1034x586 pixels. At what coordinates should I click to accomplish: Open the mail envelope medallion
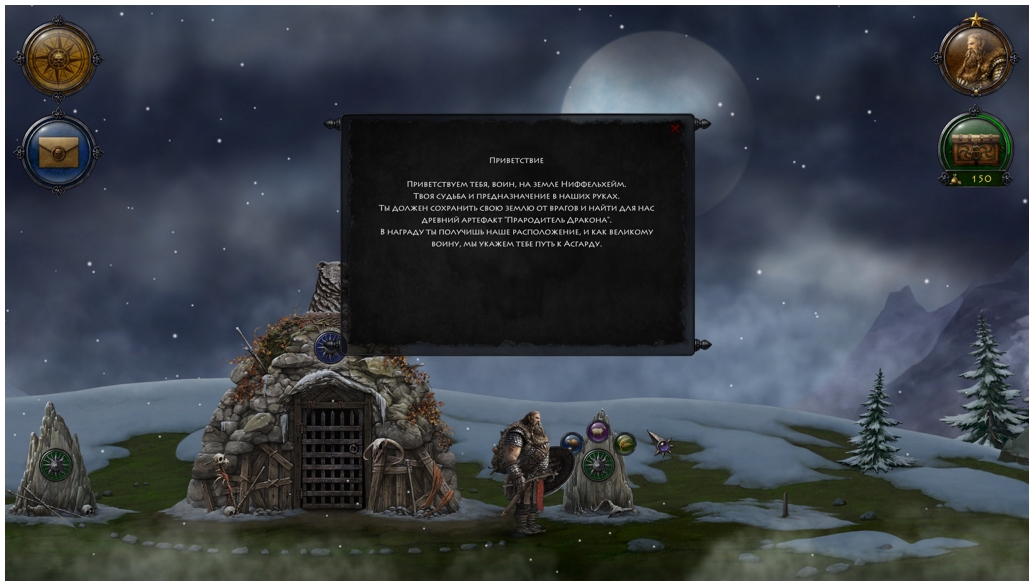click(x=58, y=152)
